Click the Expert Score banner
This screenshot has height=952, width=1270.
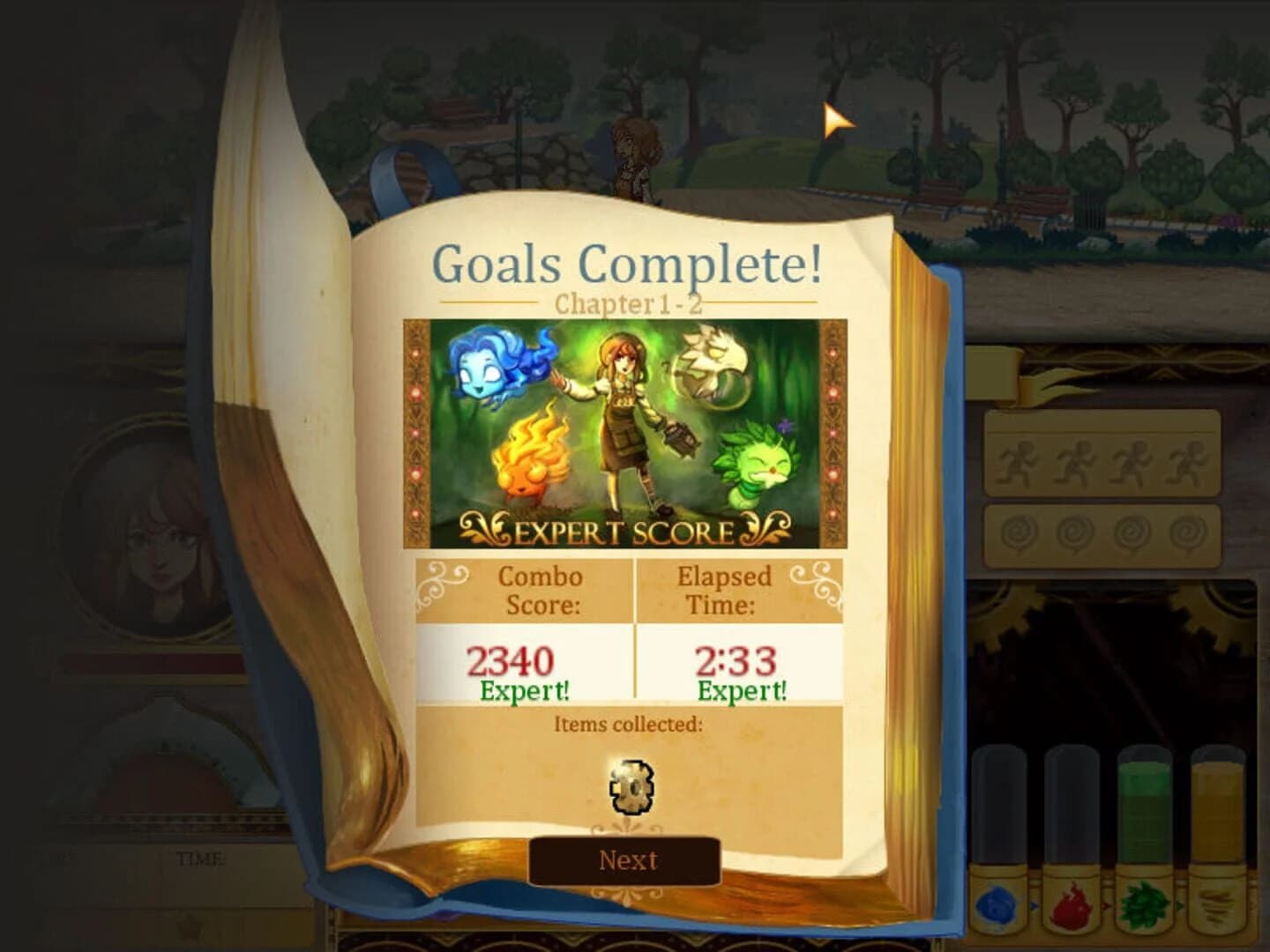tap(626, 530)
